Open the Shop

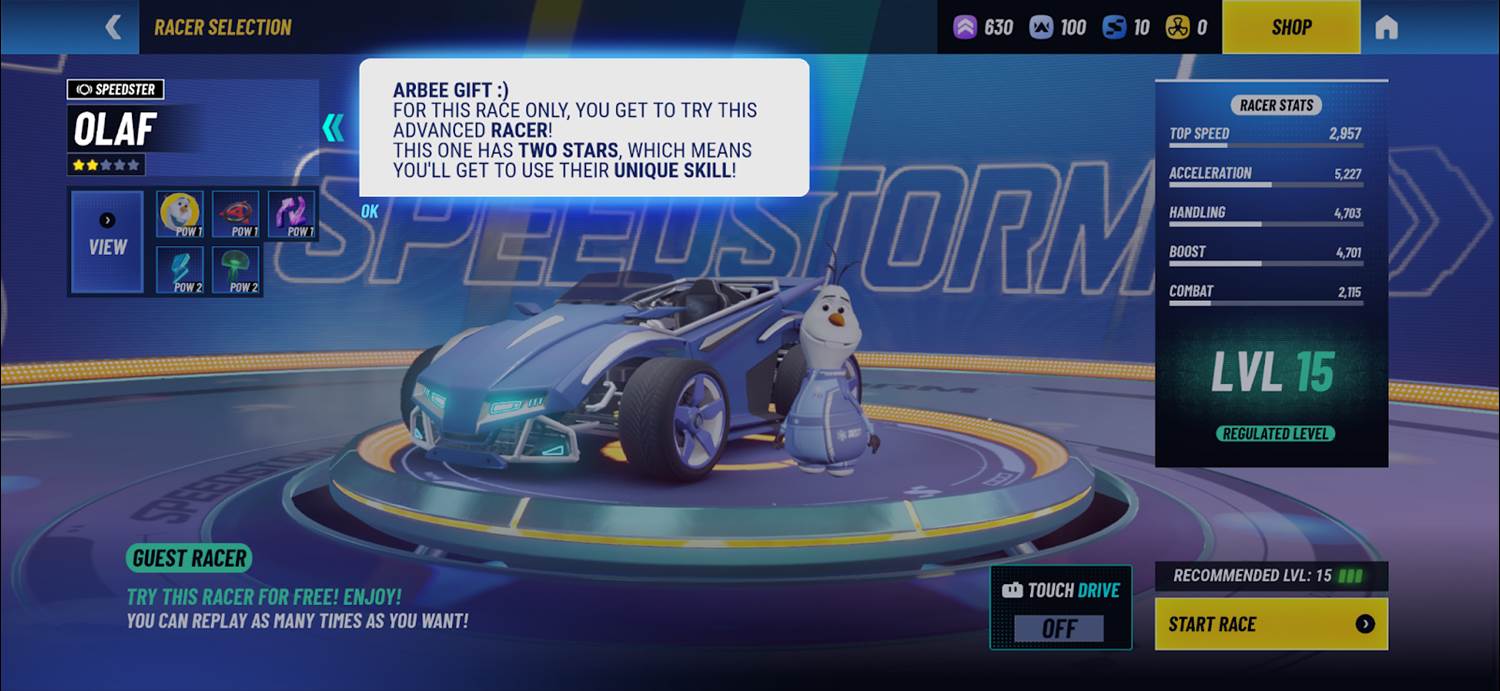pos(1291,27)
